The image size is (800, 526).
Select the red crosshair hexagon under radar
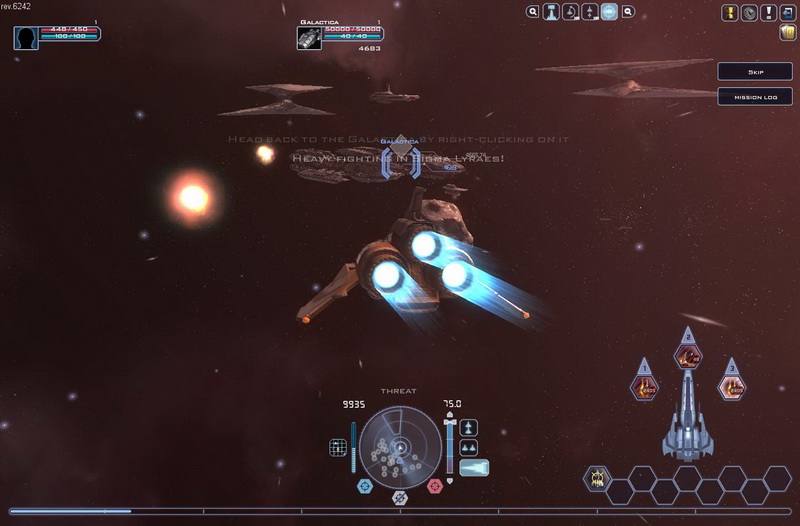click(435, 486)
